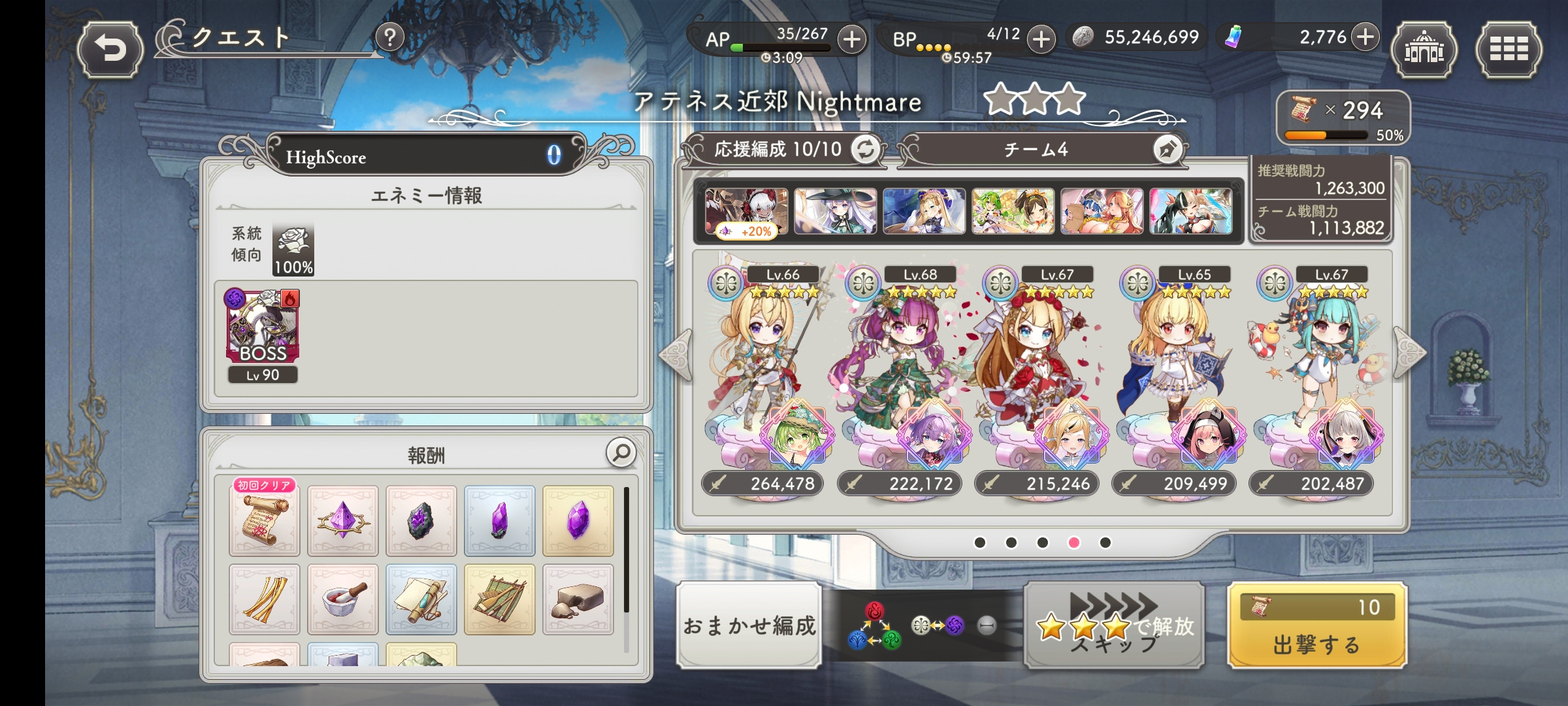Buy more gems with the plus button
The width and height of the screenshot is (1568, 706).
coord(1365,37)
